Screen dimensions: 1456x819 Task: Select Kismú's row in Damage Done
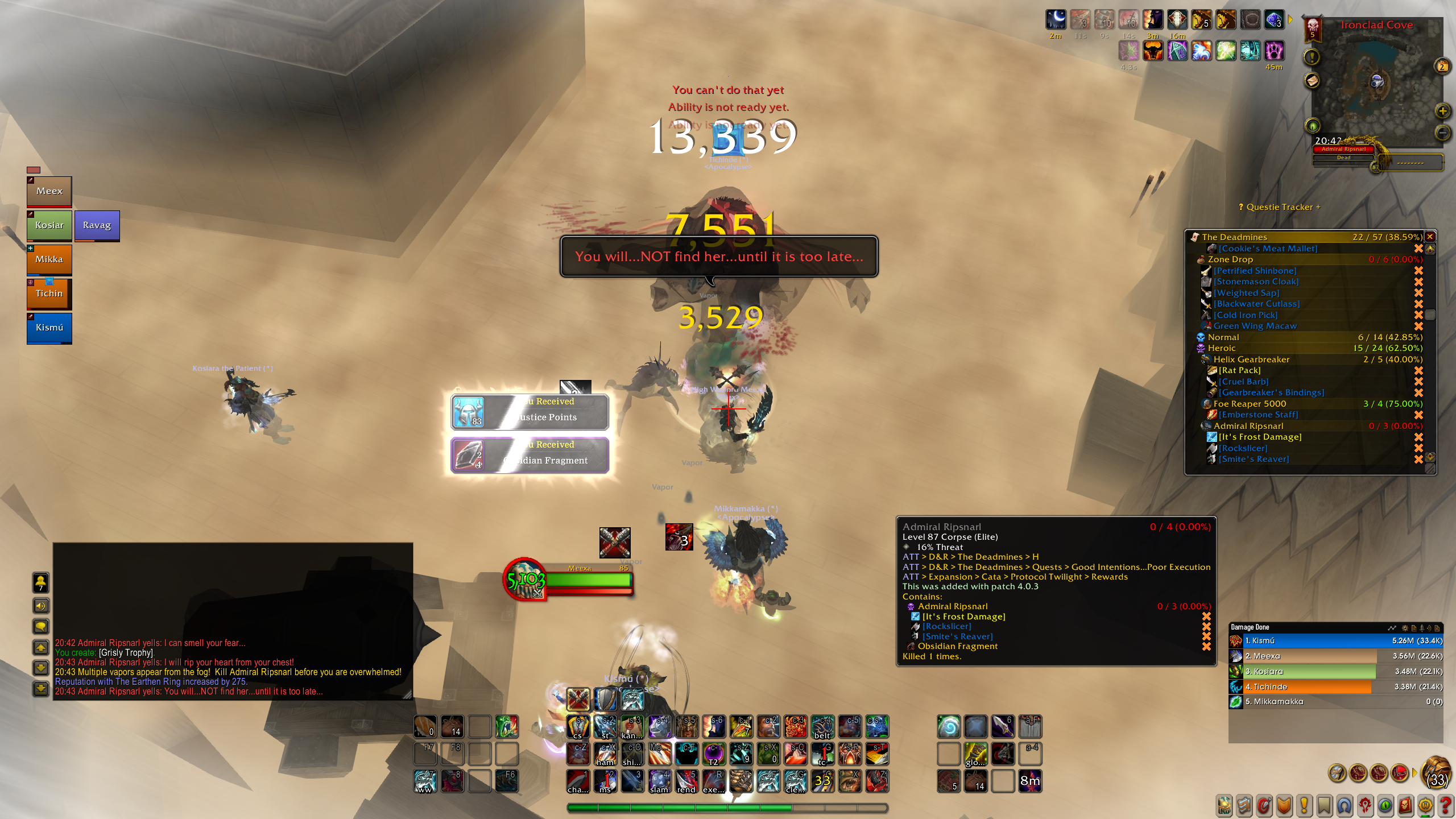tap(1335, 641)
